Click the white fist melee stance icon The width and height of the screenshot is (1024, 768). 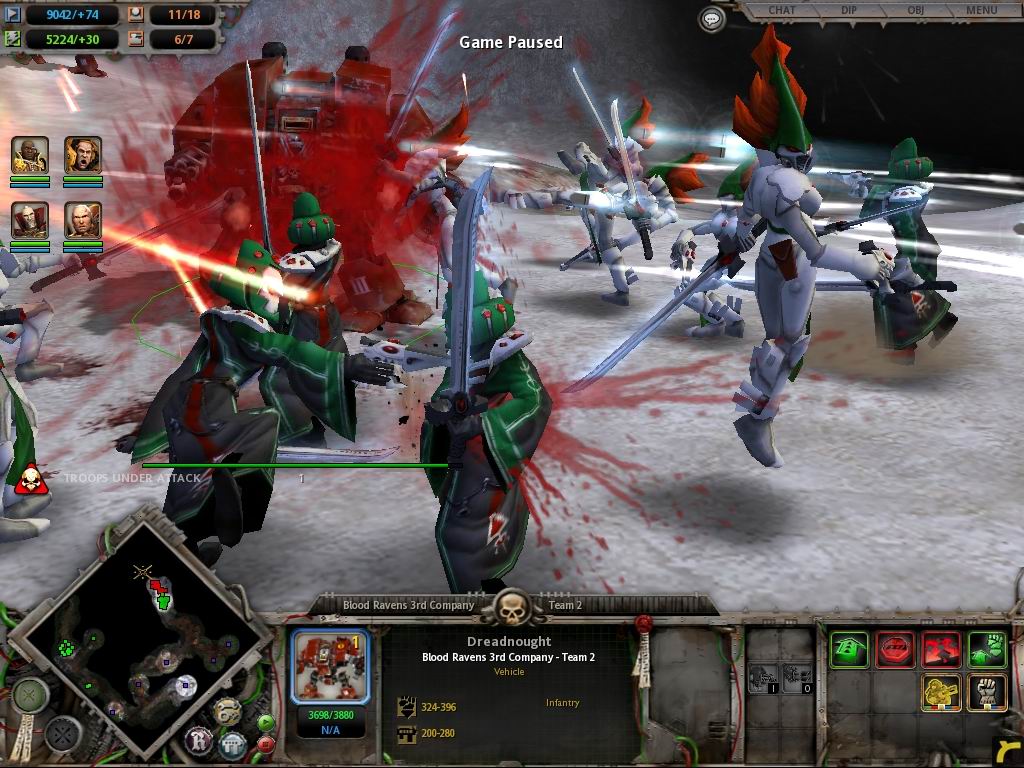(x=987, y=693)
